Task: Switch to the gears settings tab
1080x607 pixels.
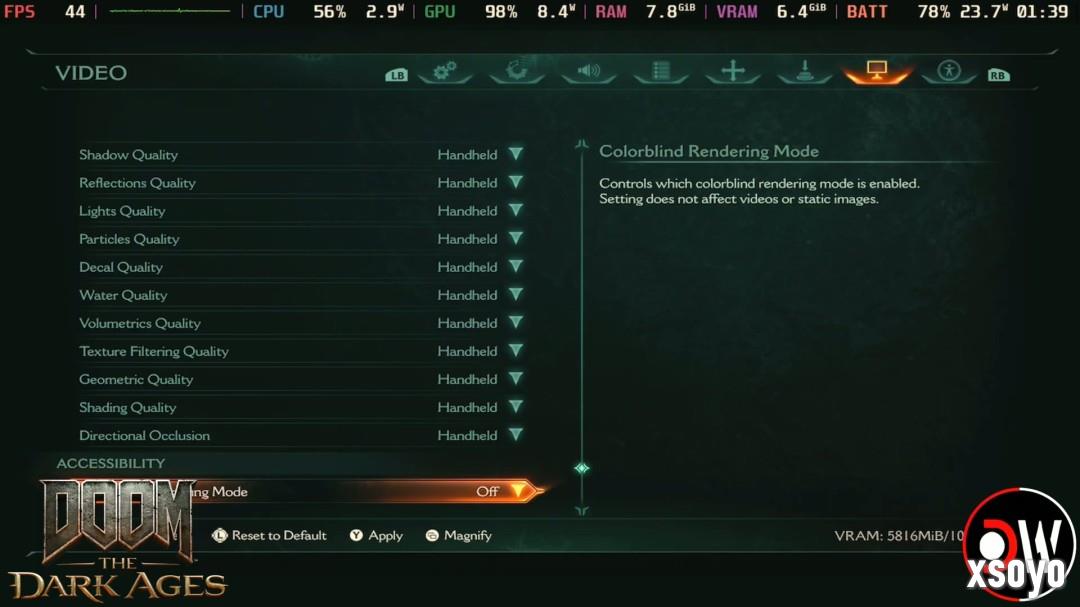Action: [445, 71]
